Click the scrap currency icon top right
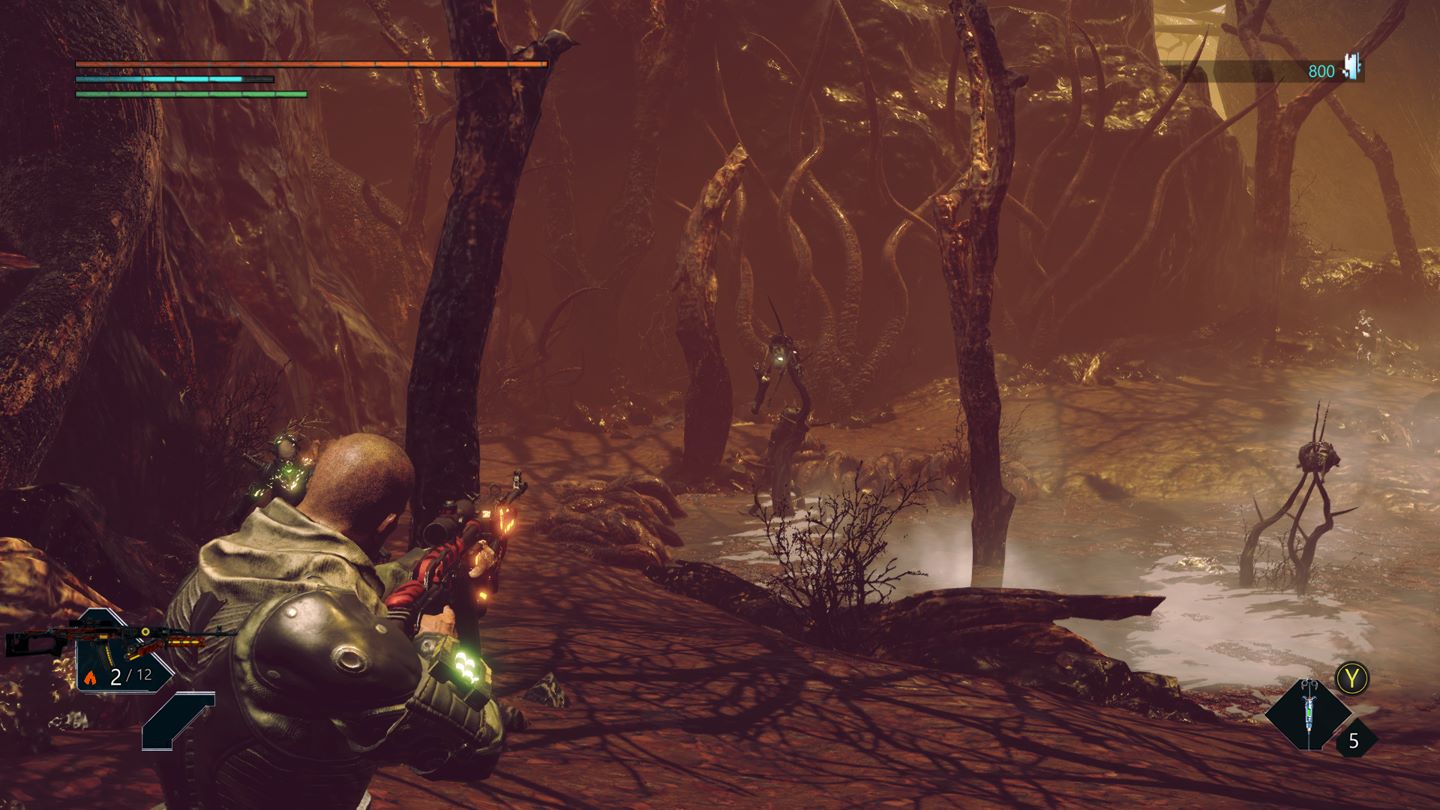 (x=1349, y=68)
